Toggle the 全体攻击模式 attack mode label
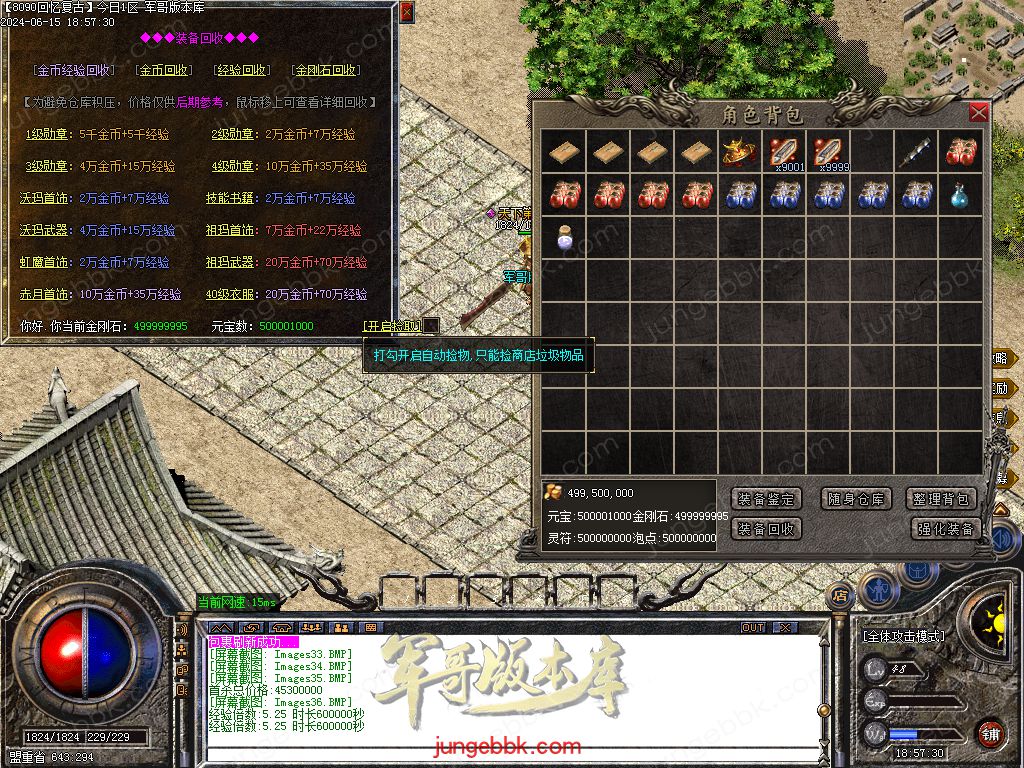The image size is (1024, 768). 904,636
